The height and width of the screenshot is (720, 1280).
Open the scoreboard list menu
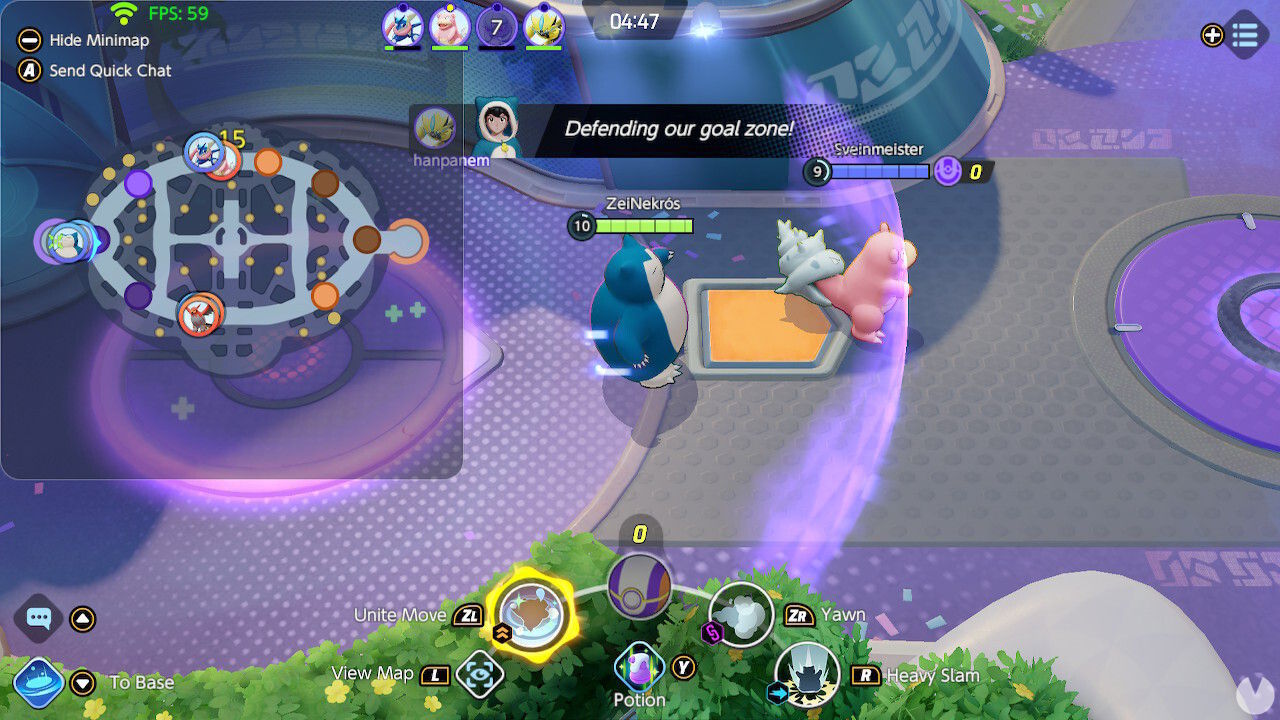pyautogui.click(x=1248, y=35)
